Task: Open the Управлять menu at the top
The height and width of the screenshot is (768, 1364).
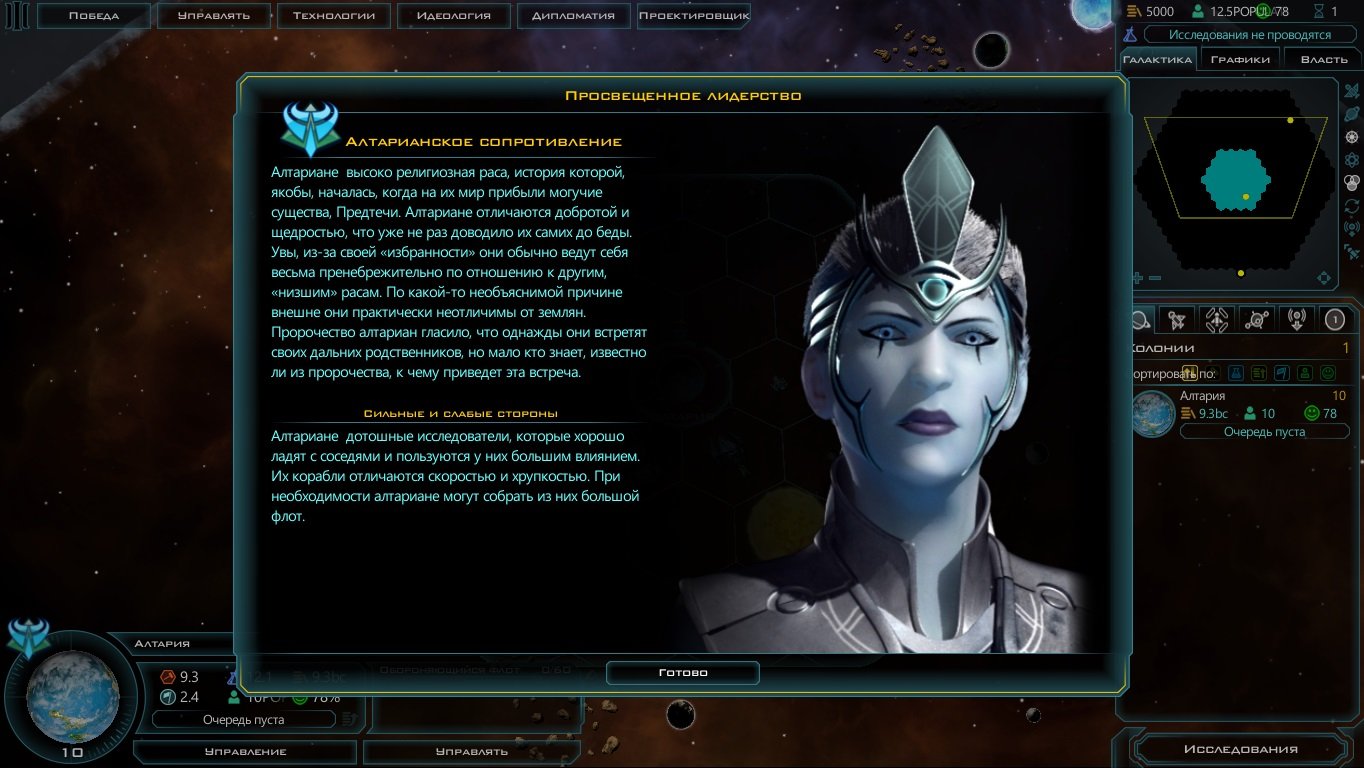Action: click(210, 15)
